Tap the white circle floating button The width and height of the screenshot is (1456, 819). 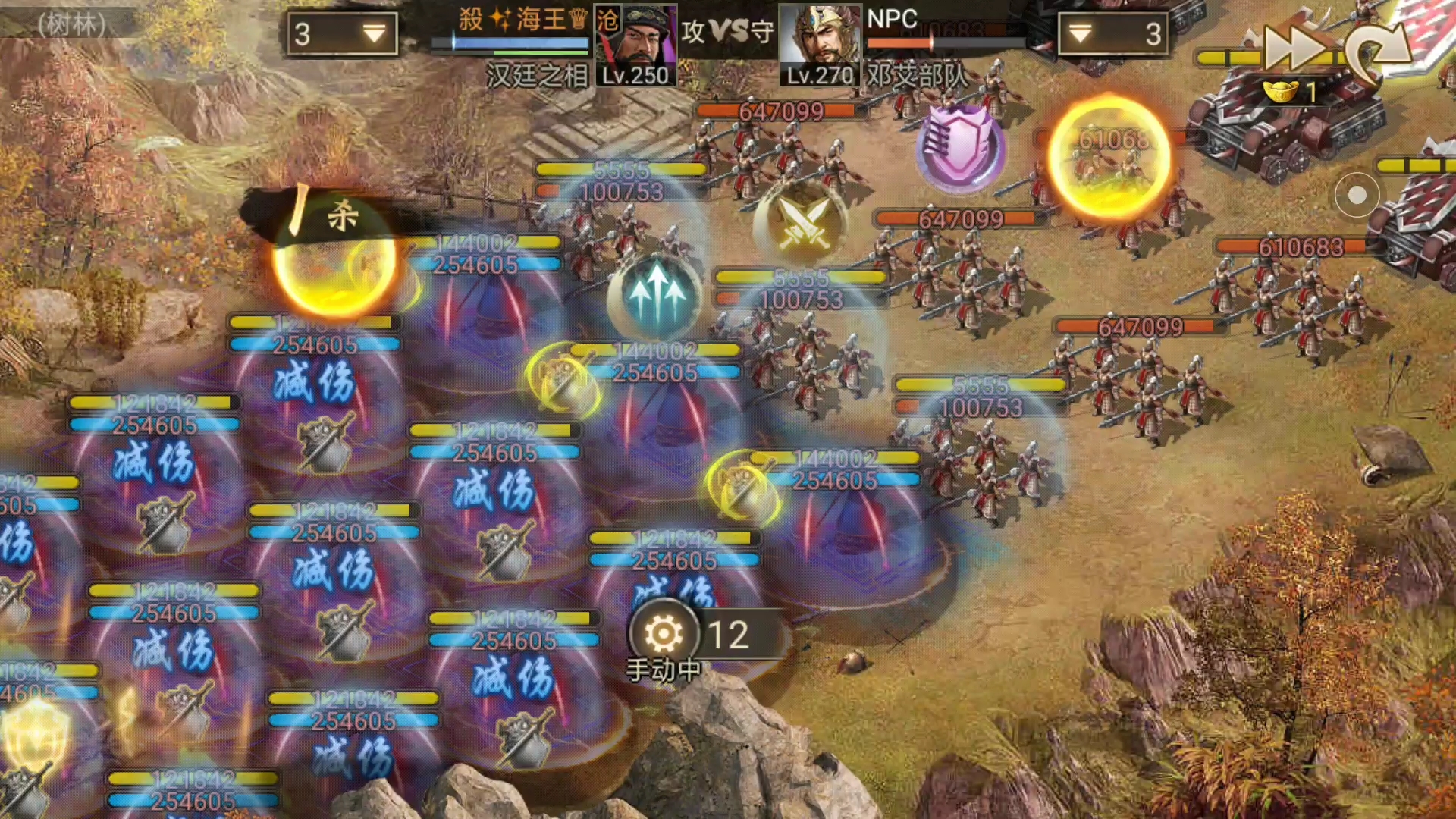click(1357, 196)
